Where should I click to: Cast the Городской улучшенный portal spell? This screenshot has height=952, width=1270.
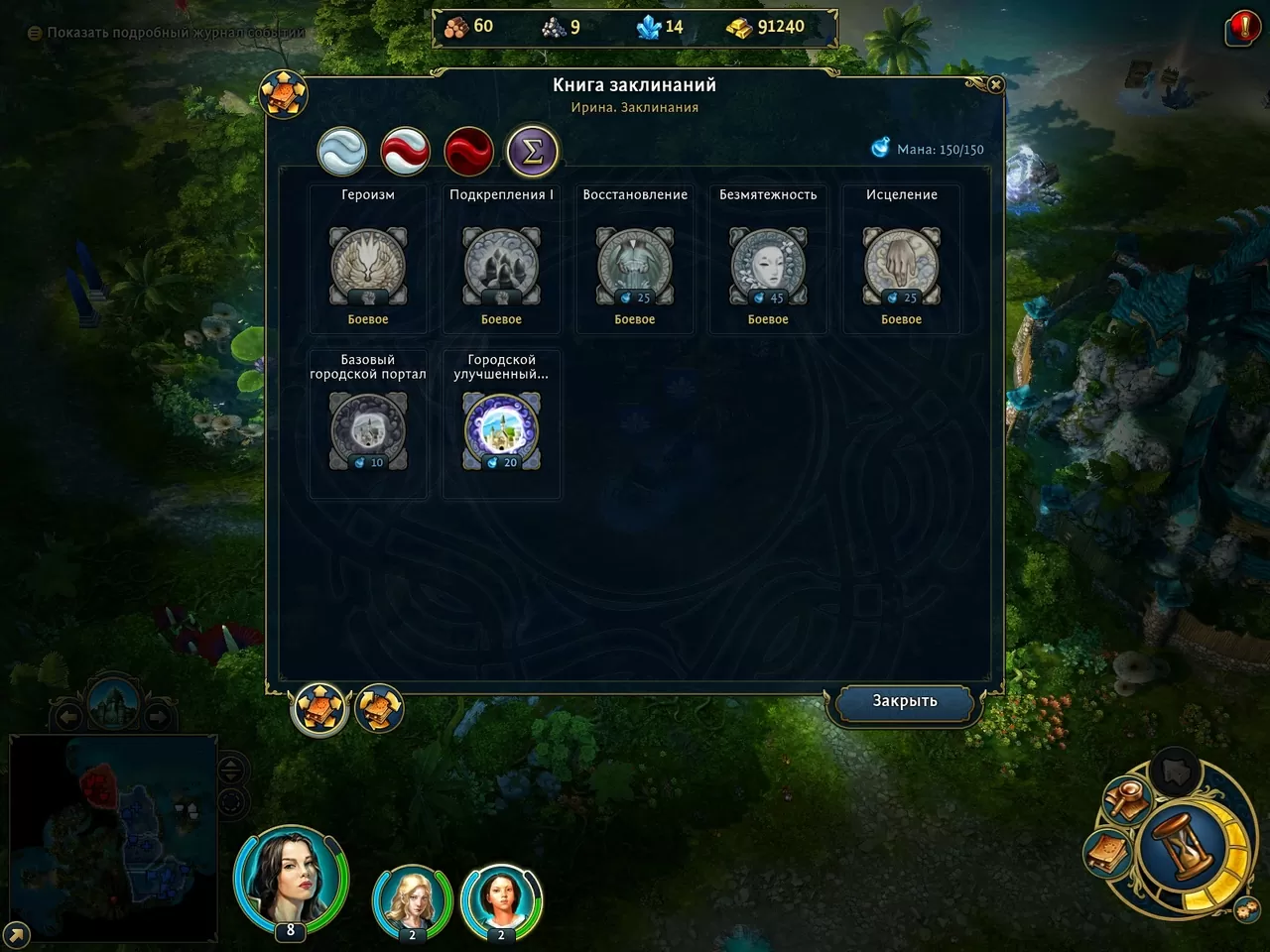click(x=501, y=431)
